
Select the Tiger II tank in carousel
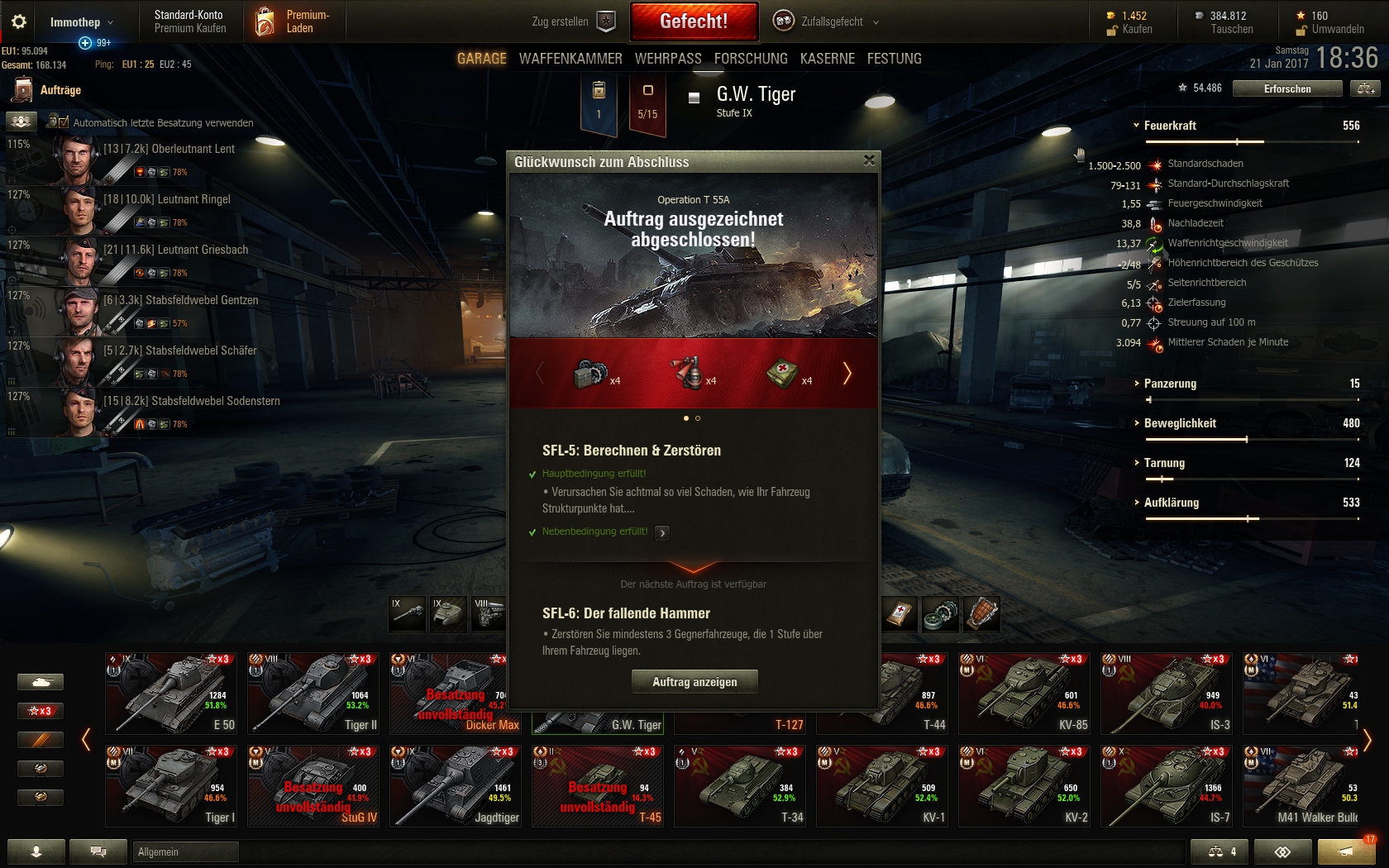coord(313,693)
